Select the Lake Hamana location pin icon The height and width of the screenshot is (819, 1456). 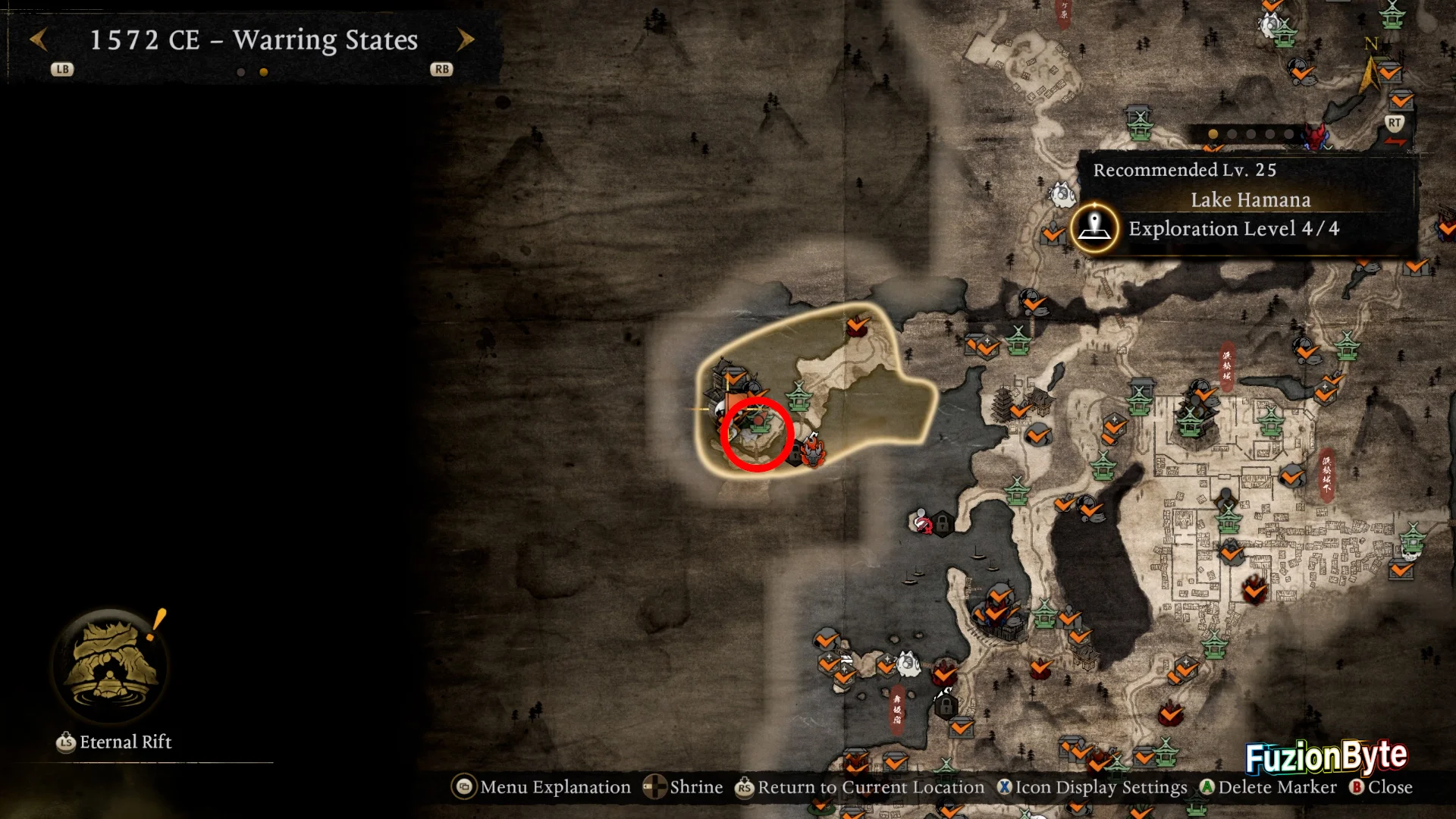tap(1094, 227)
